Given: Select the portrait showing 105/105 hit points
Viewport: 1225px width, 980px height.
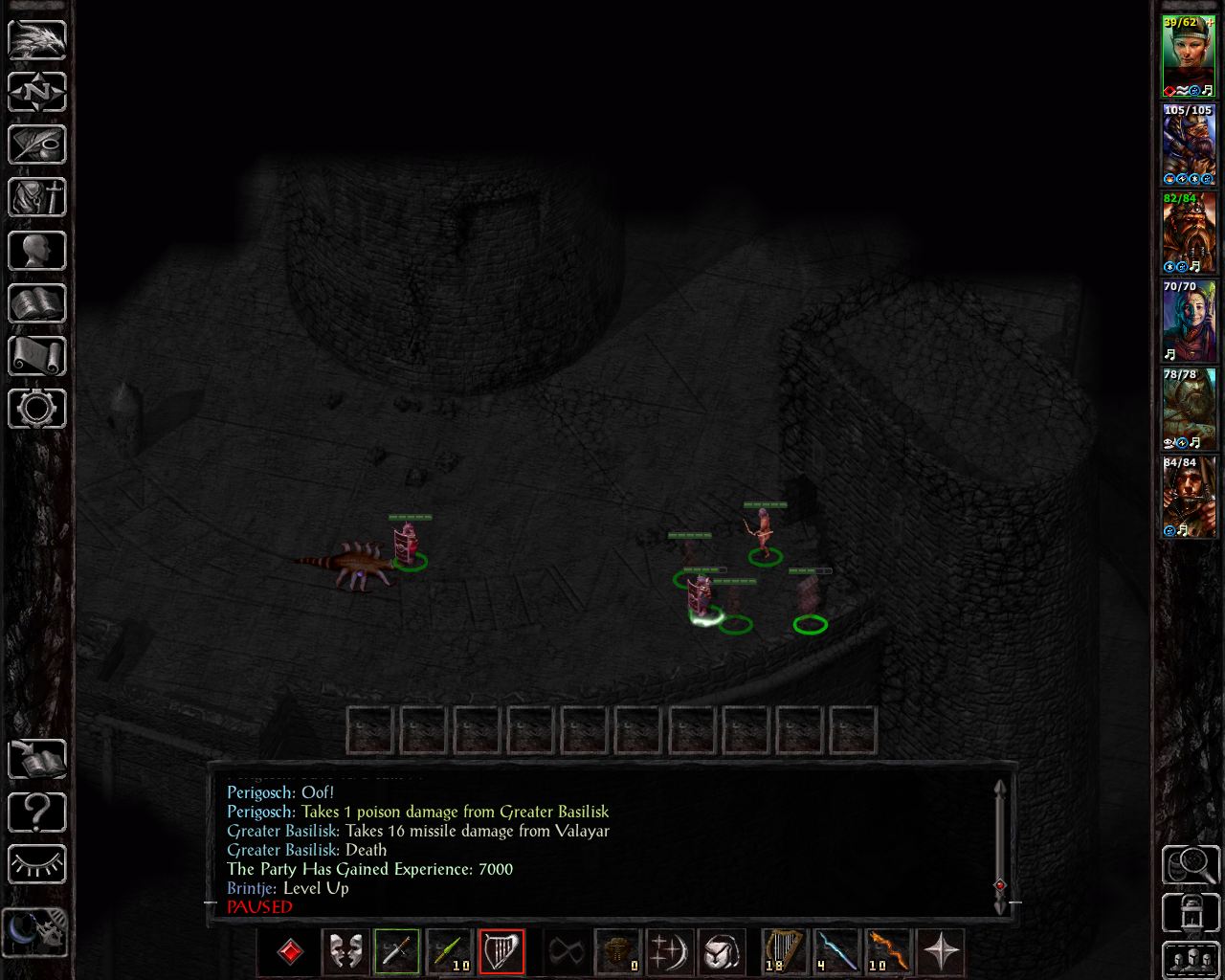Looking at the screenshot, I should pos(1189,145).
